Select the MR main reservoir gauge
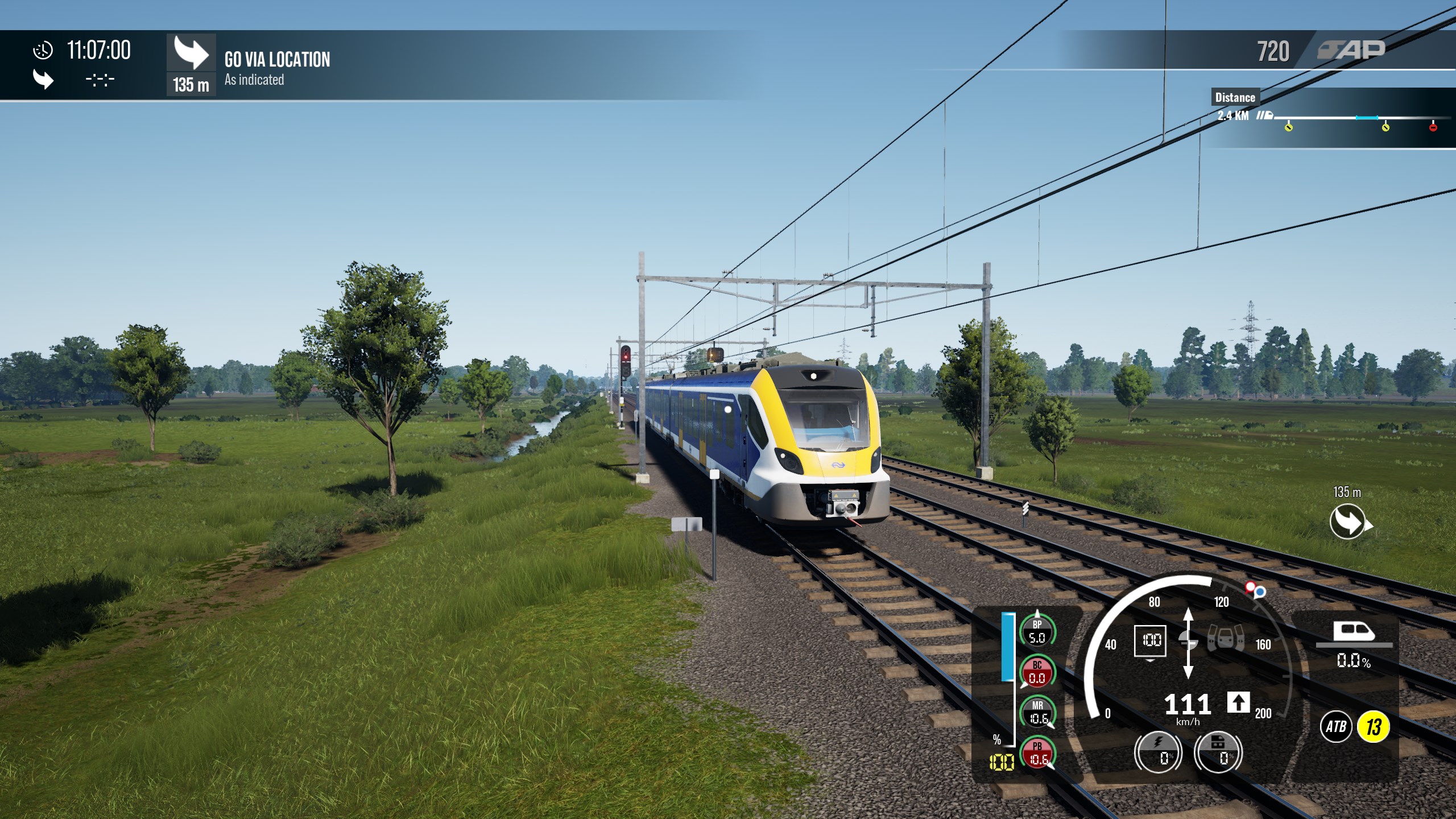 point(1037,713)
